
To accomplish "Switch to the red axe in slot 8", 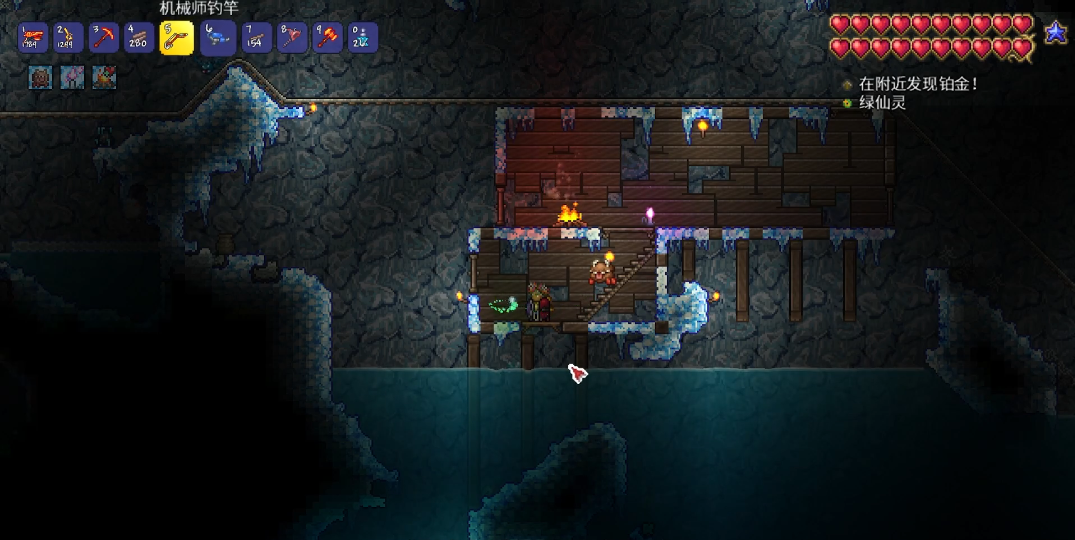I will pyautogui.click(x=291, y=38).
